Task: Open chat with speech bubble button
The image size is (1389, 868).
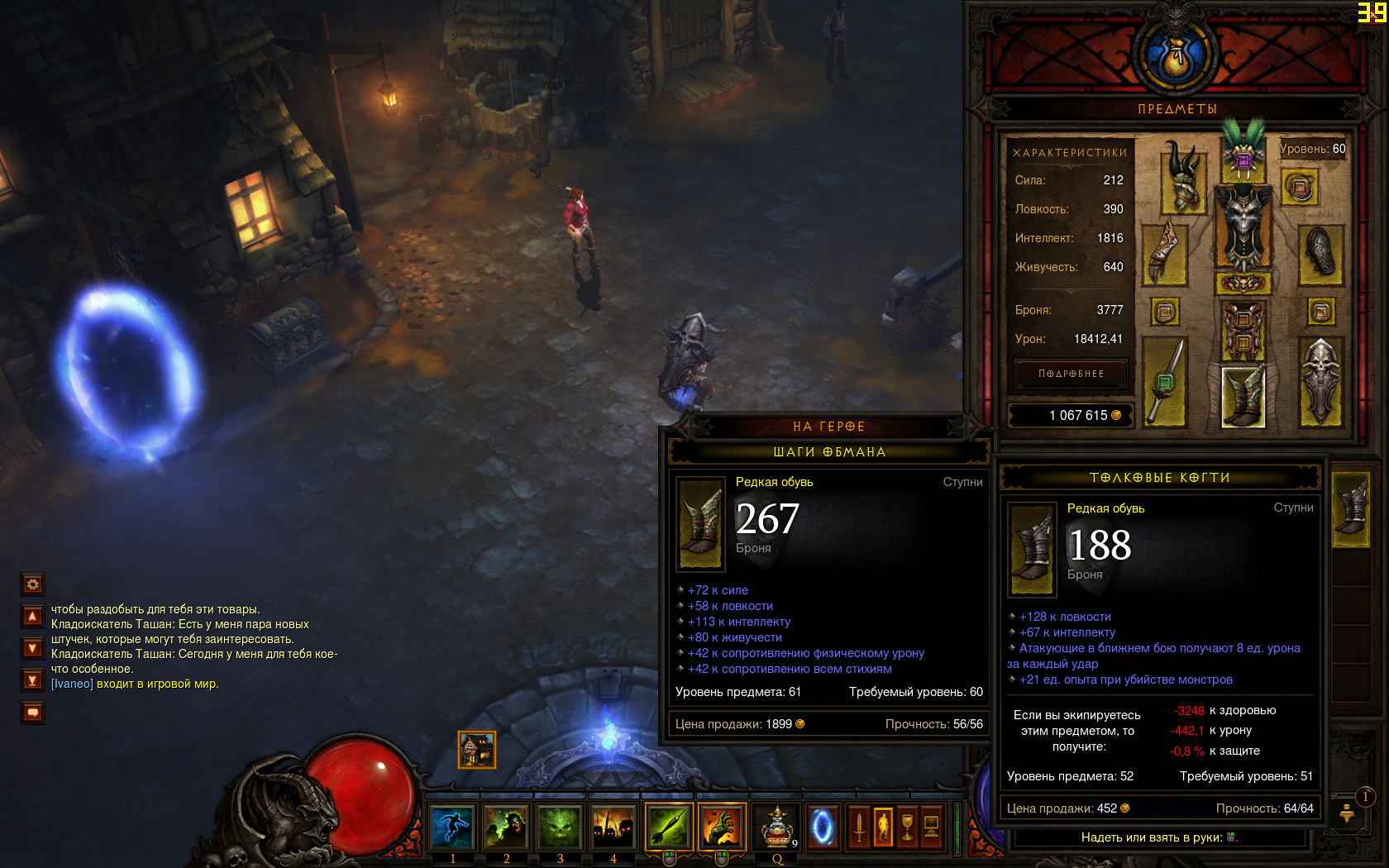Action: [x=32, y=712]
